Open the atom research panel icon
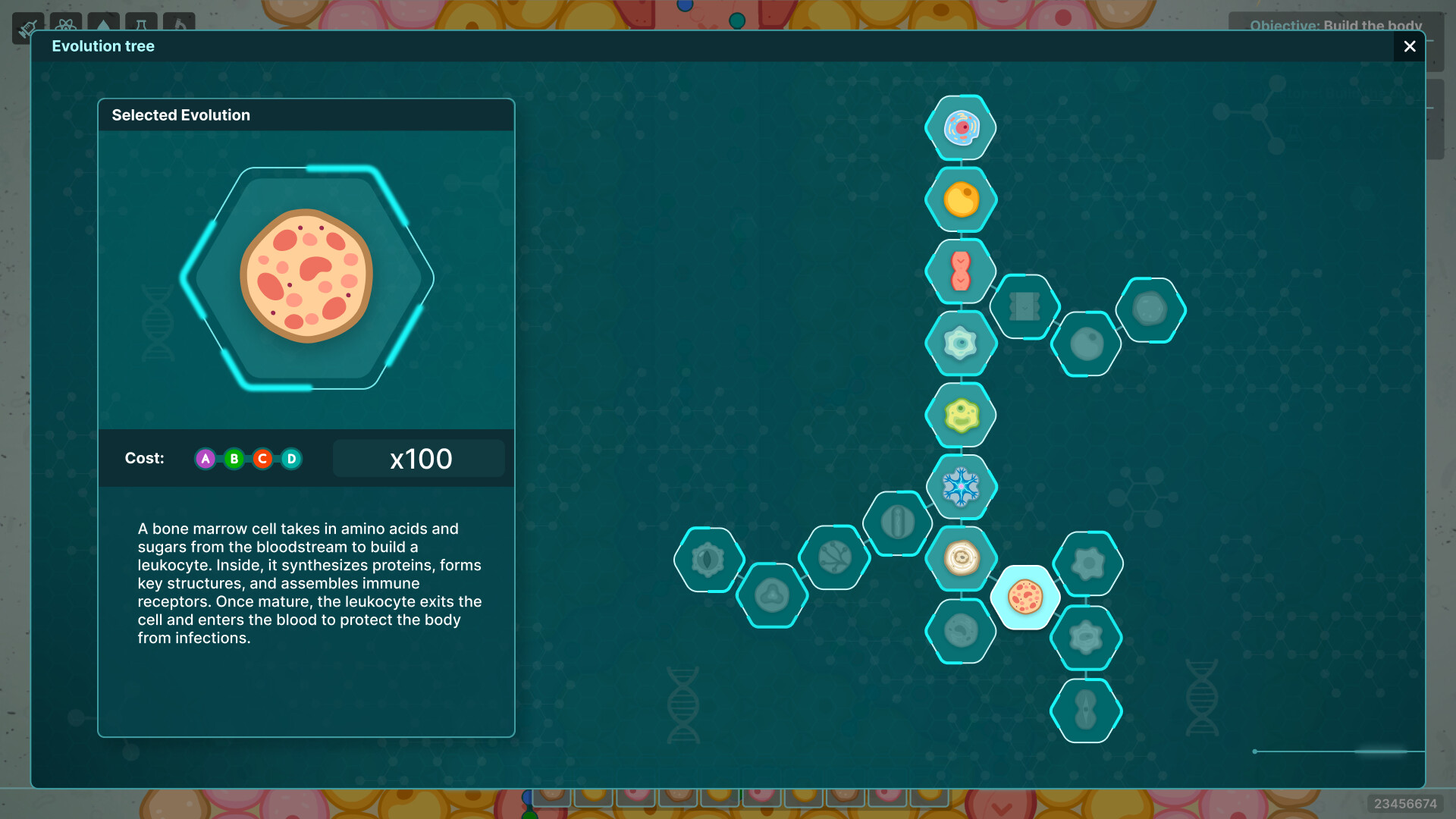The height and width of the screenshot is (819, 1456). pyautogui.click(x=66, y=24)
